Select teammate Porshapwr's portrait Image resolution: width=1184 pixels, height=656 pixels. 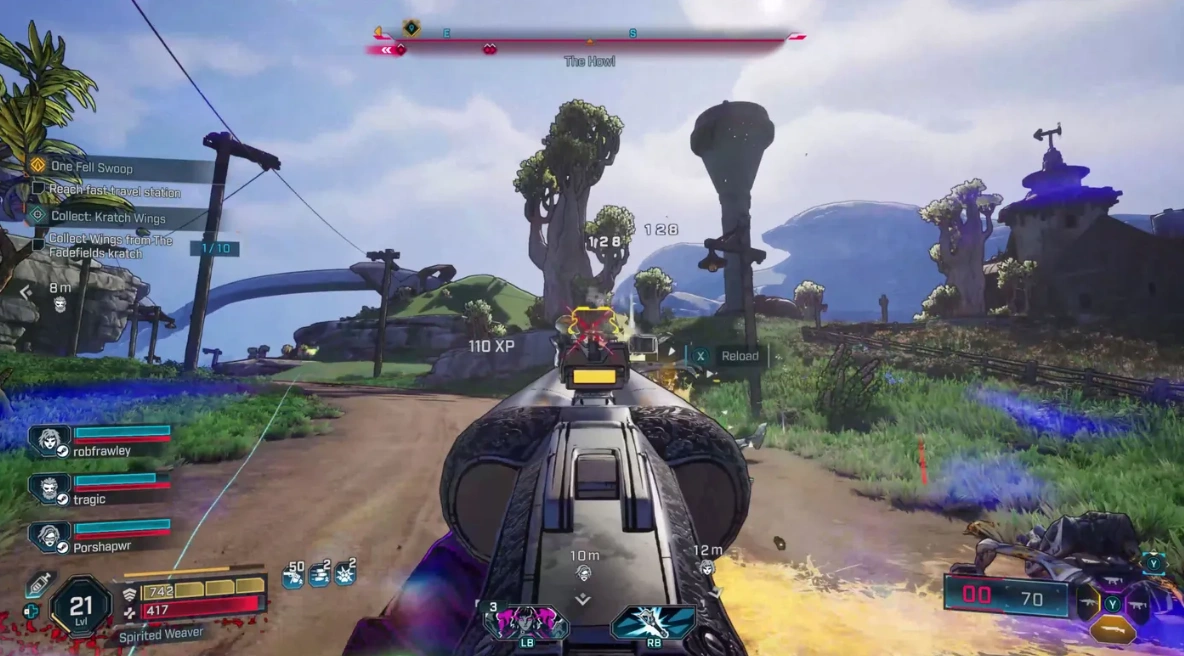(47, 537)
